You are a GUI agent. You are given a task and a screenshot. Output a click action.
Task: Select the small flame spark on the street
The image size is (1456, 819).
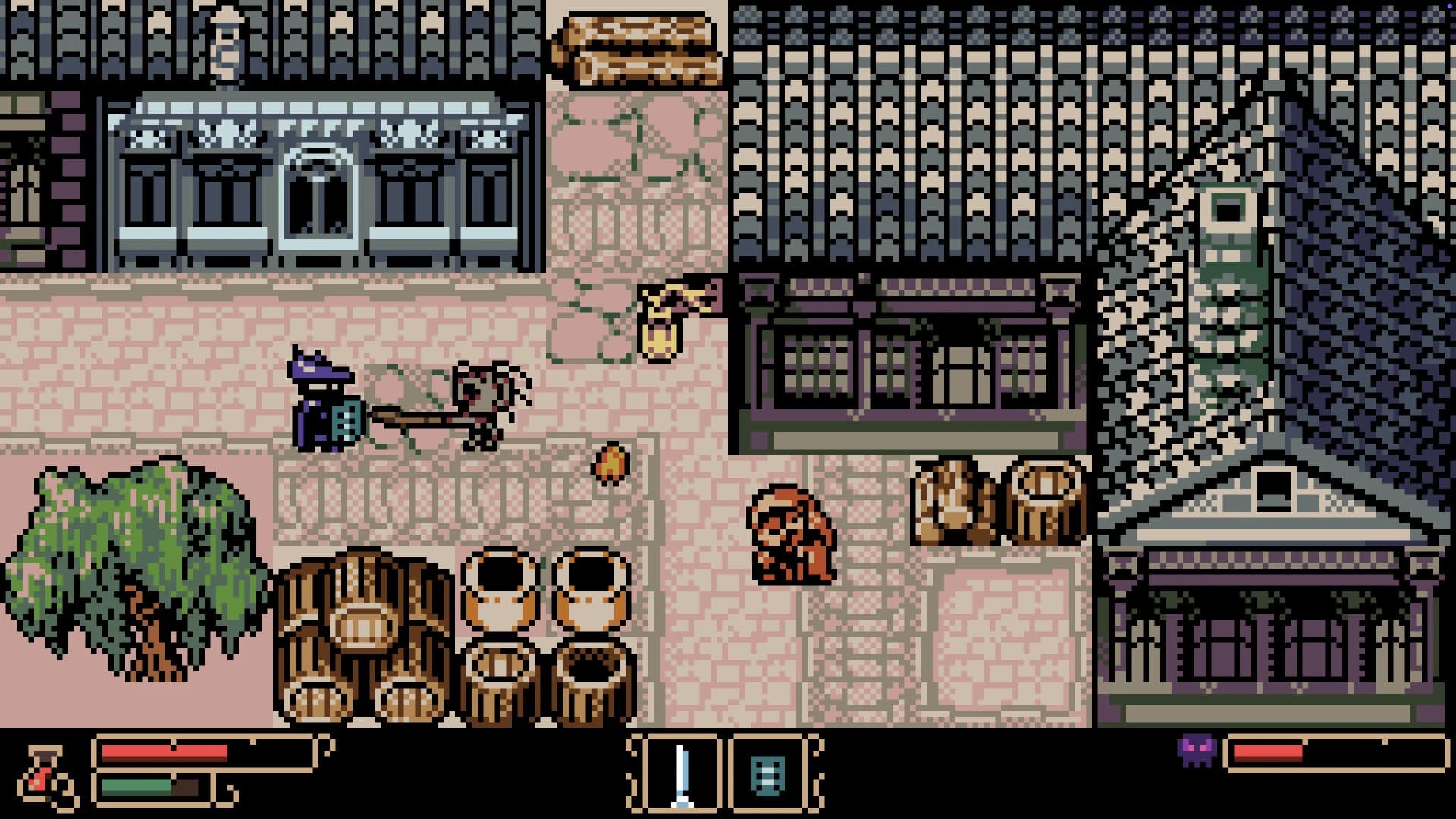point(611,463)
